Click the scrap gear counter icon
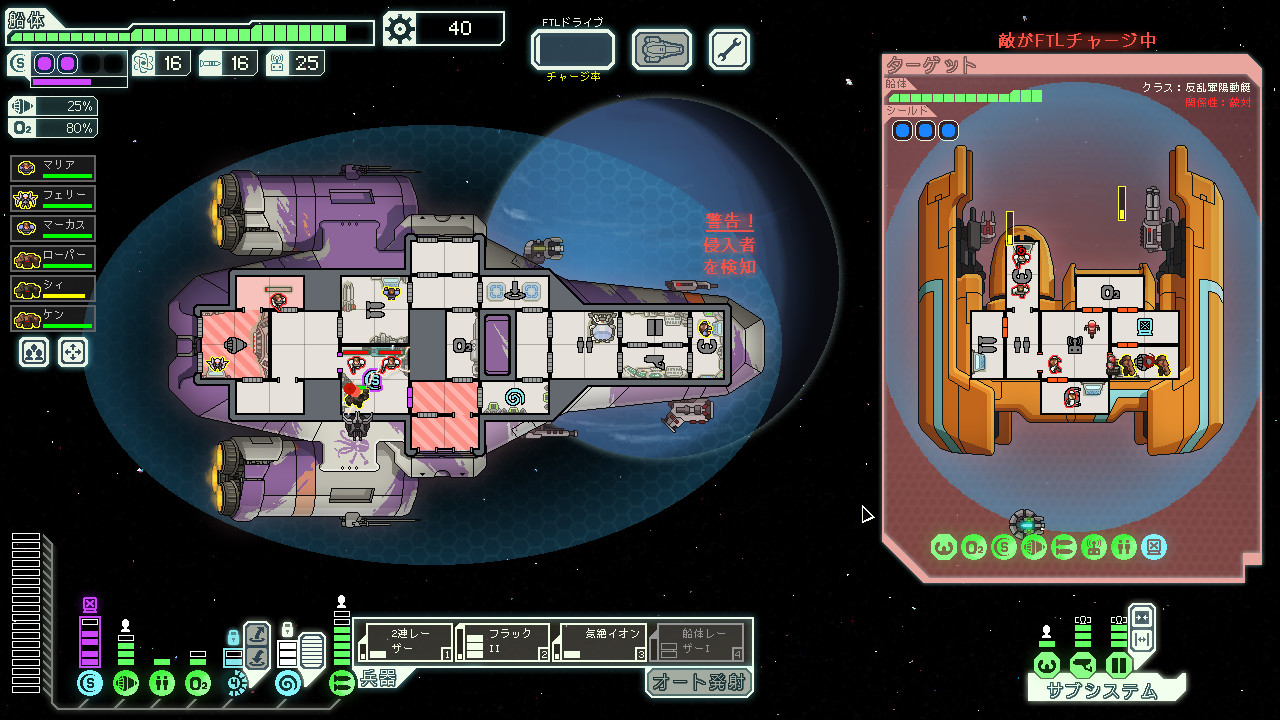The width and height of the screenshot is (1280, 720). pos(400,29)
